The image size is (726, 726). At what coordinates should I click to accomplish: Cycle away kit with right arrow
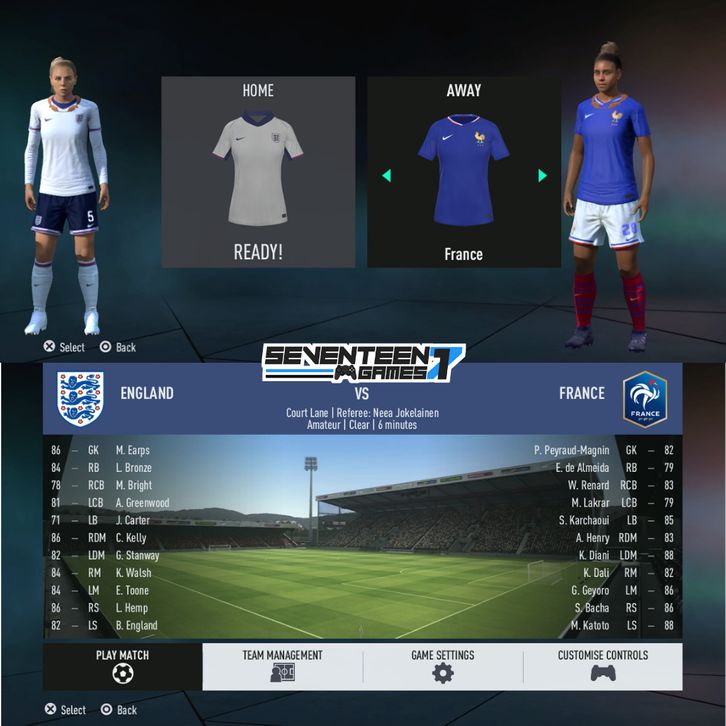[x=542, y=176]
